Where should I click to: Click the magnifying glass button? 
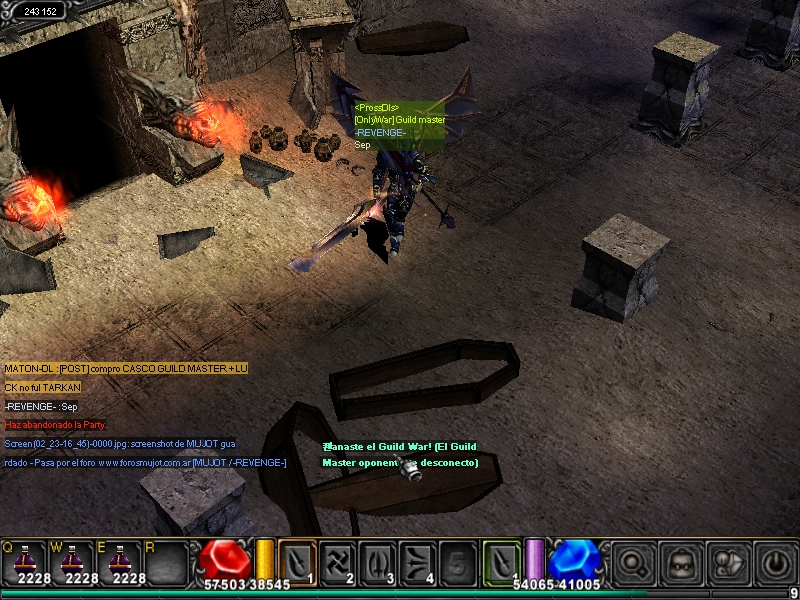[632, 563]
